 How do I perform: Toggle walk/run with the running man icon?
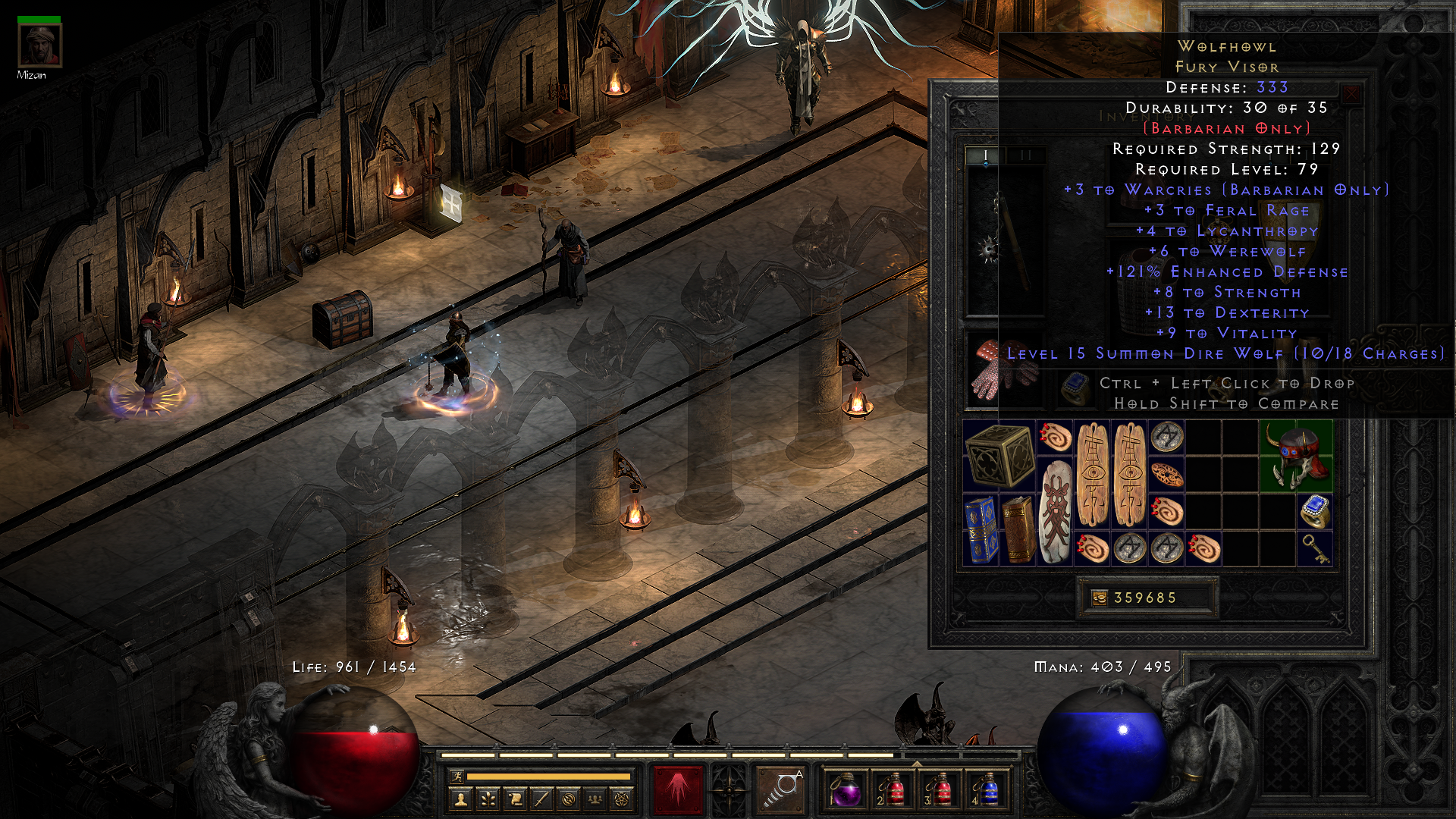tap(457, 777)
